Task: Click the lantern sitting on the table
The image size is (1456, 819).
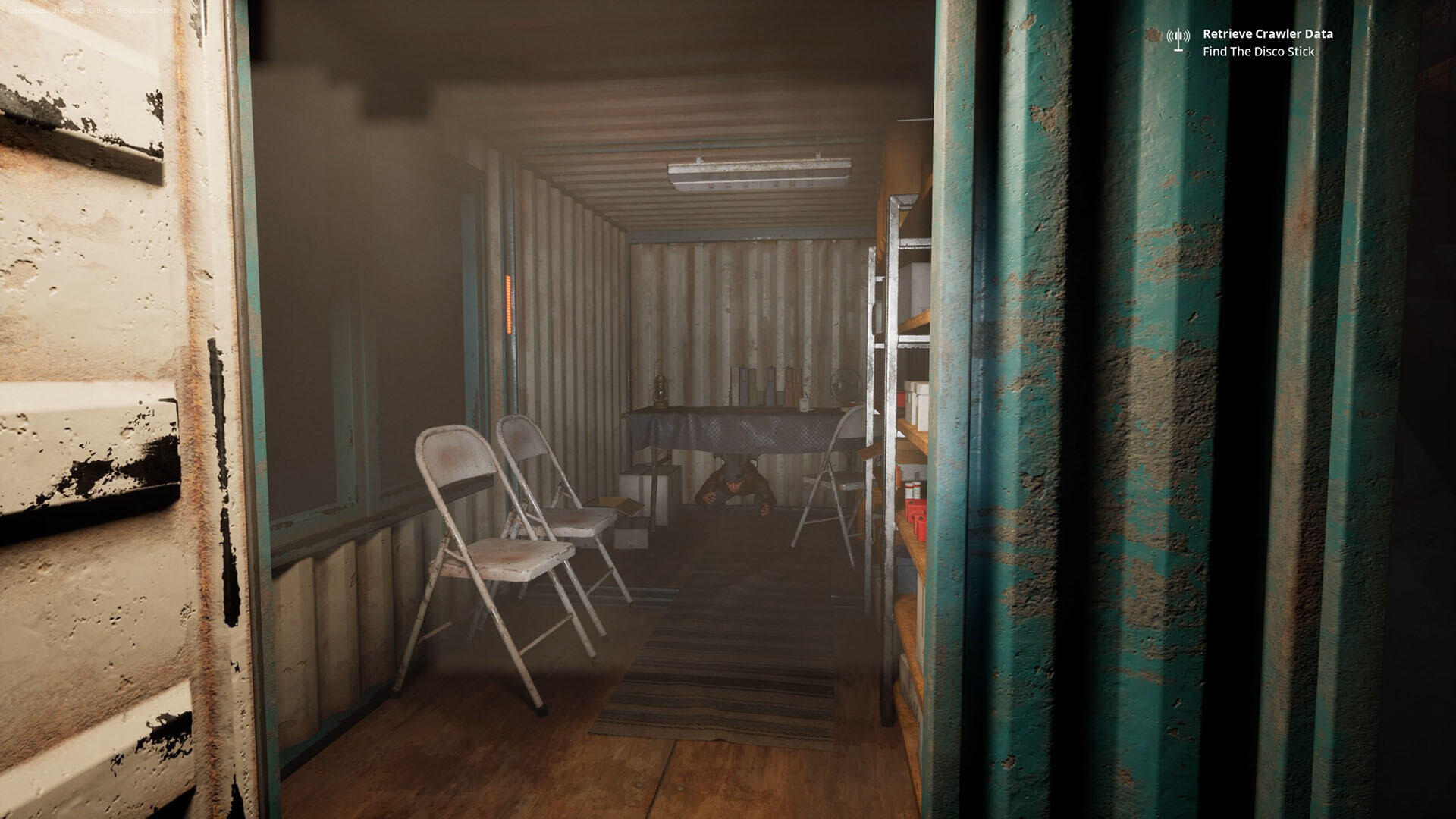Action: pos(660,388)
